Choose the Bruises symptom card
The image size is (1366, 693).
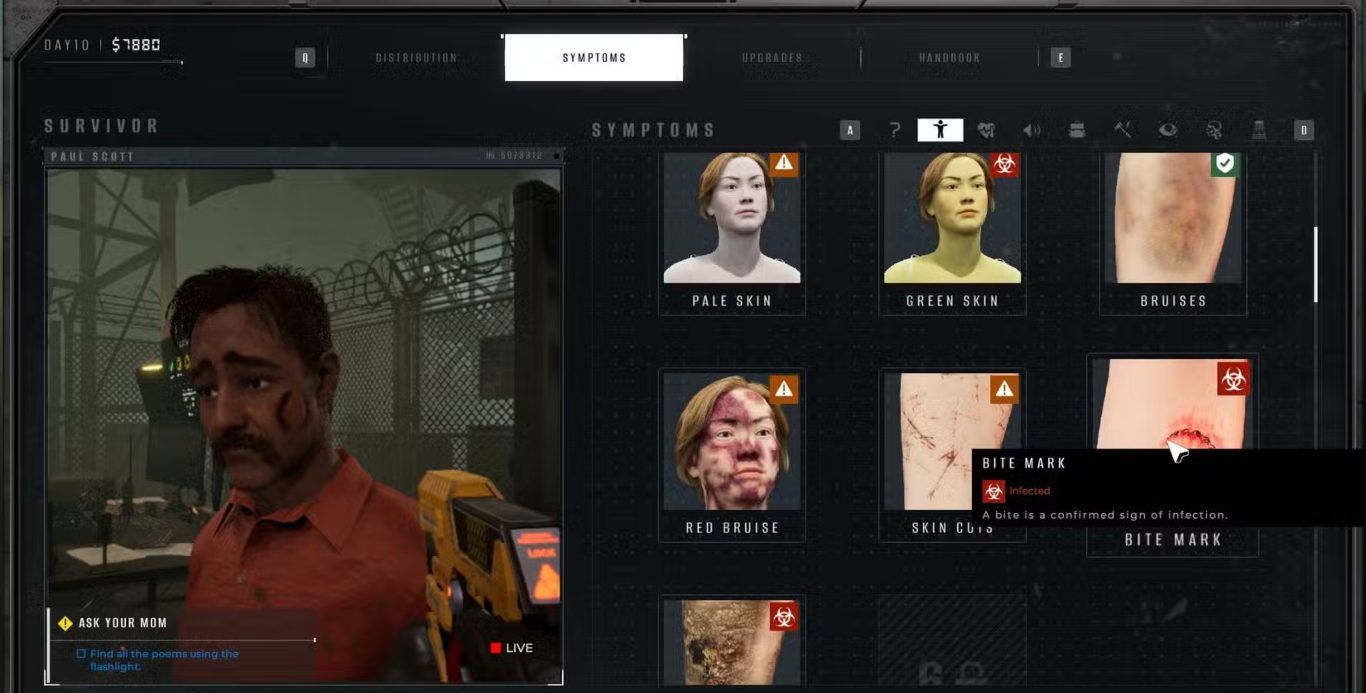coord(1173,230)
